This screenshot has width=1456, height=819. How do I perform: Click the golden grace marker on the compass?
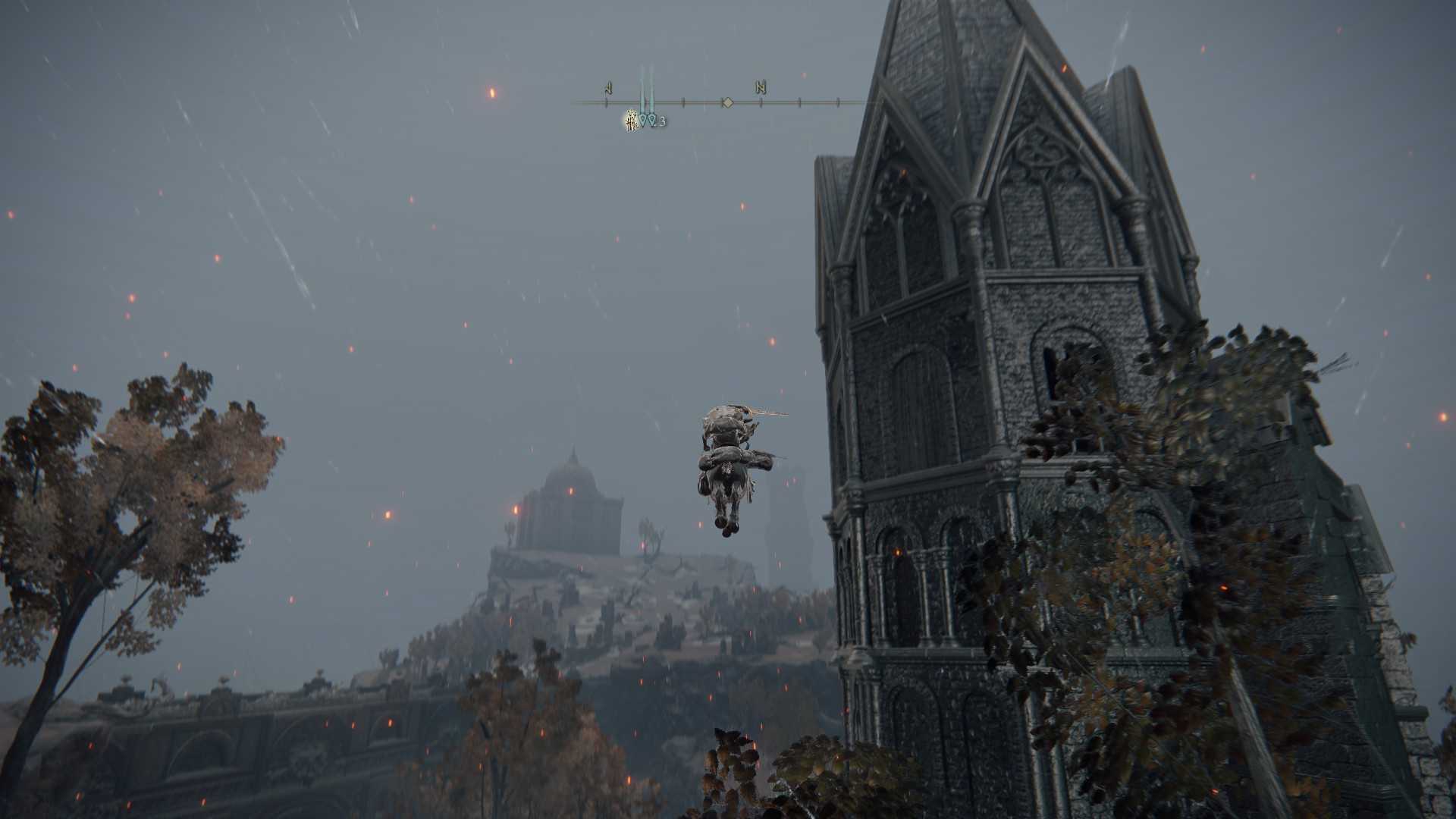[x=631, y=121]
